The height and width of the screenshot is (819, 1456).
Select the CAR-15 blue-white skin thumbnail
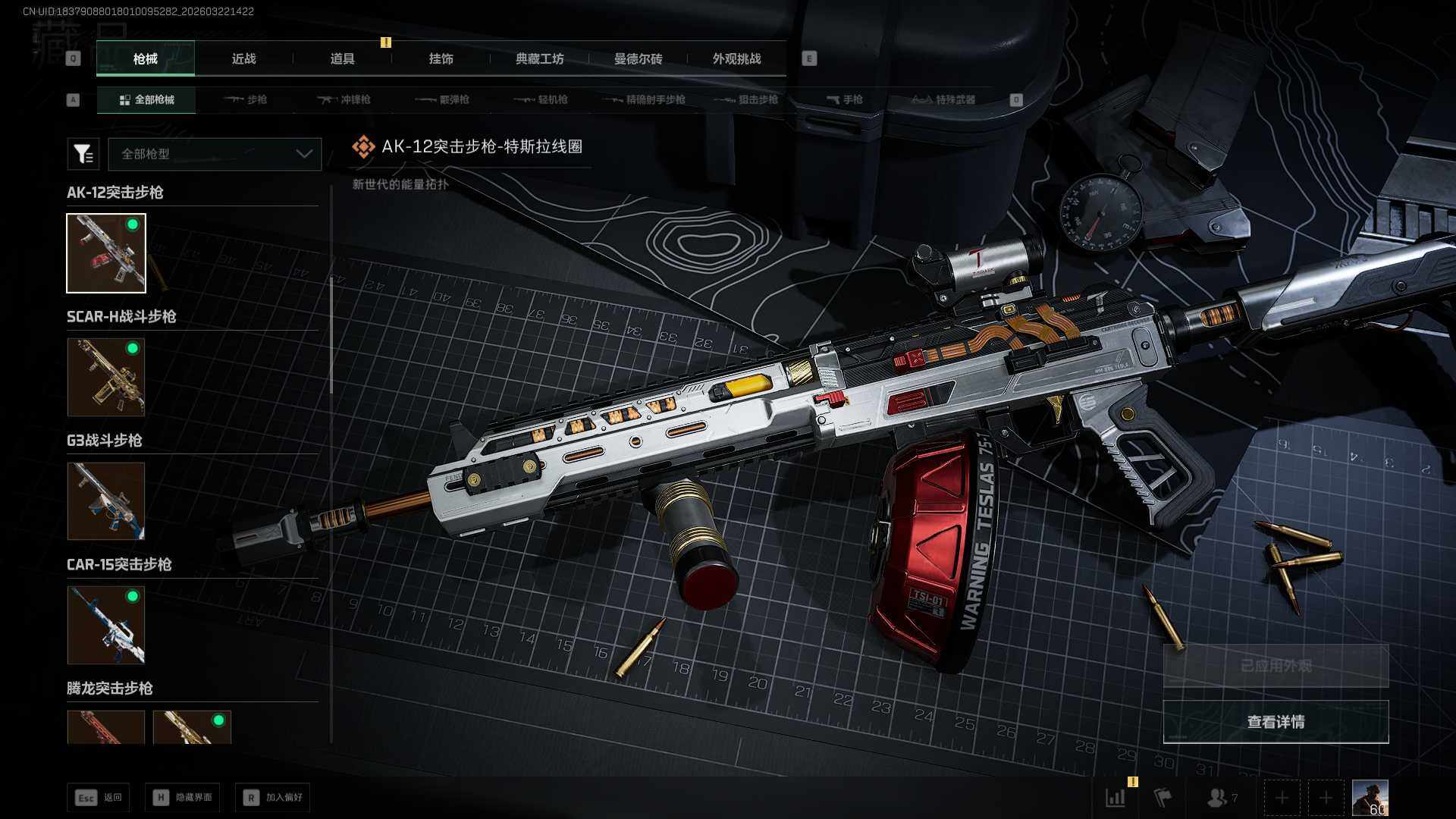106,625
